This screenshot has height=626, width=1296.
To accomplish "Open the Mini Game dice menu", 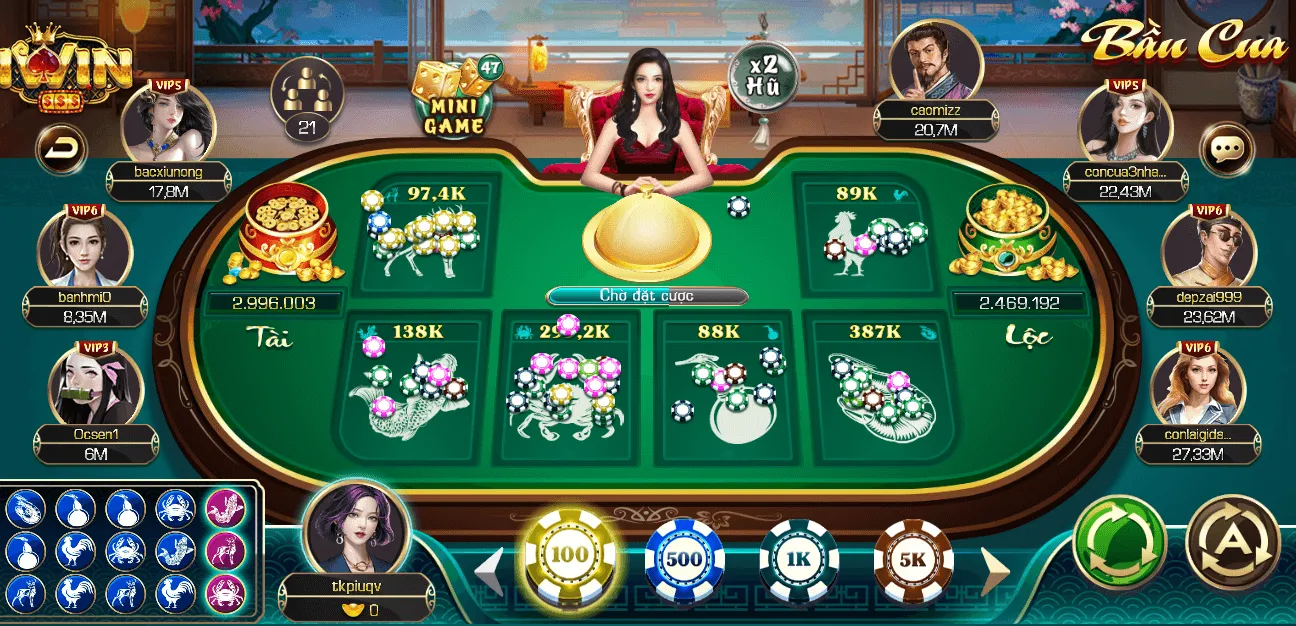I will point(455,98).
